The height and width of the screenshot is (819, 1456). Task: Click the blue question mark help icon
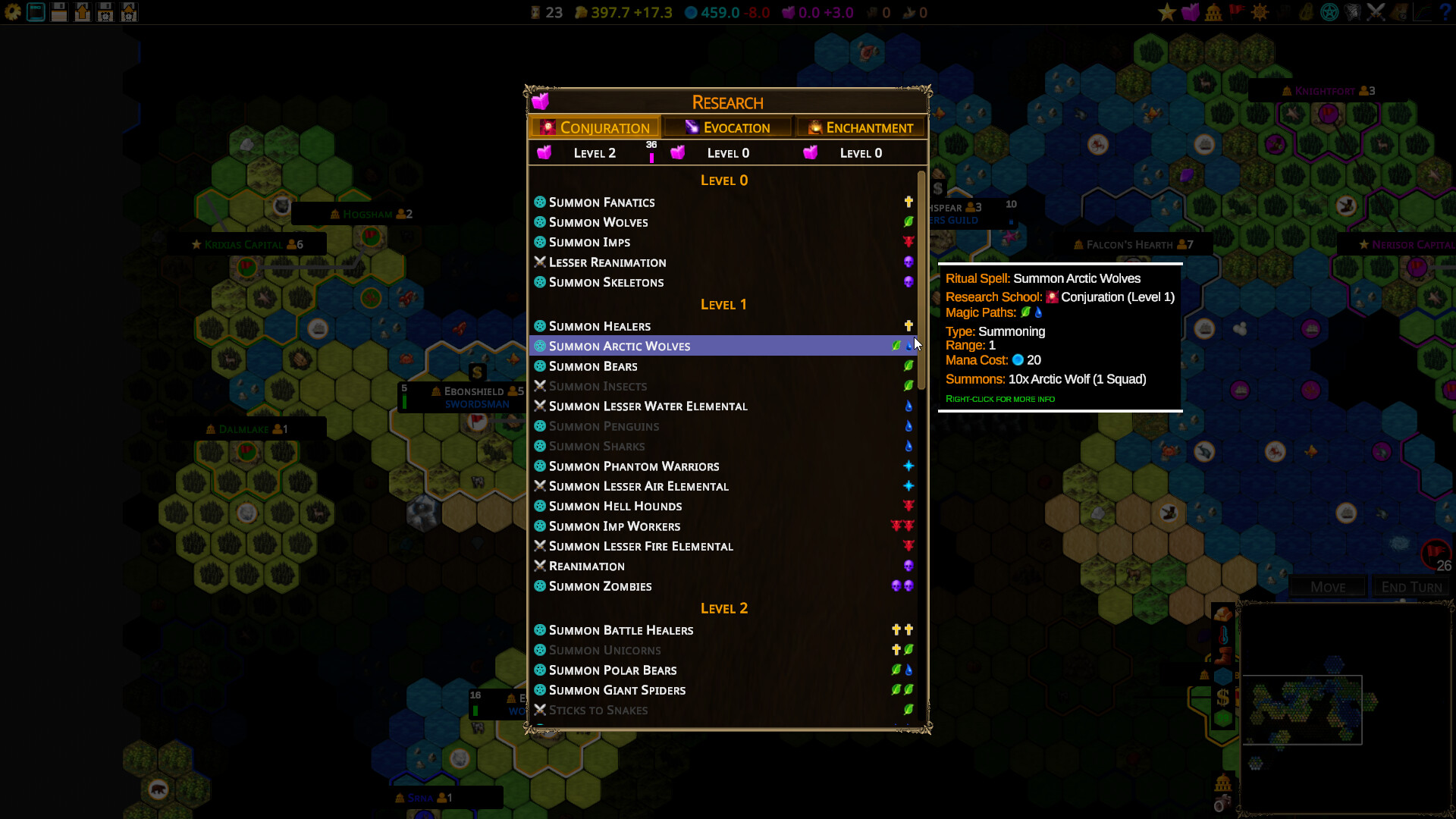1445,12
